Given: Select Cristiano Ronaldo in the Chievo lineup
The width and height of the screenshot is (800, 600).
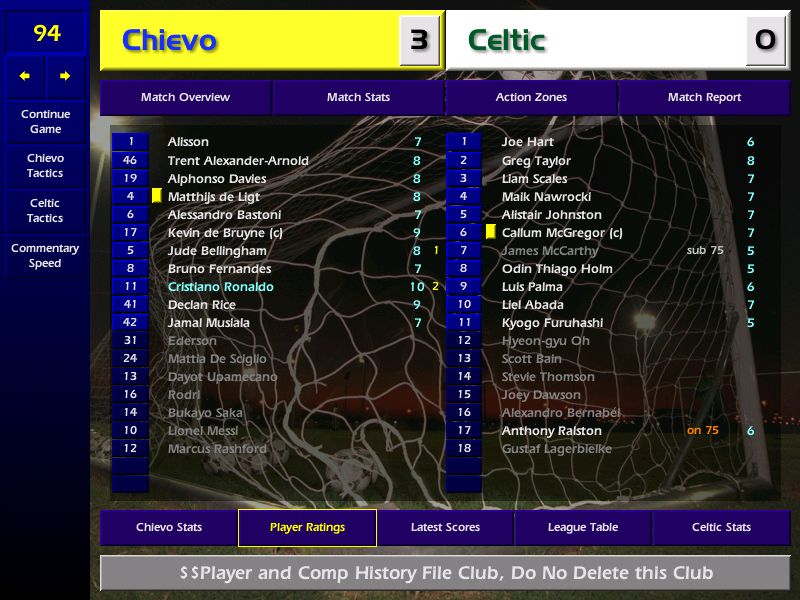Looking at the screenshot, I should pos(220,287).
